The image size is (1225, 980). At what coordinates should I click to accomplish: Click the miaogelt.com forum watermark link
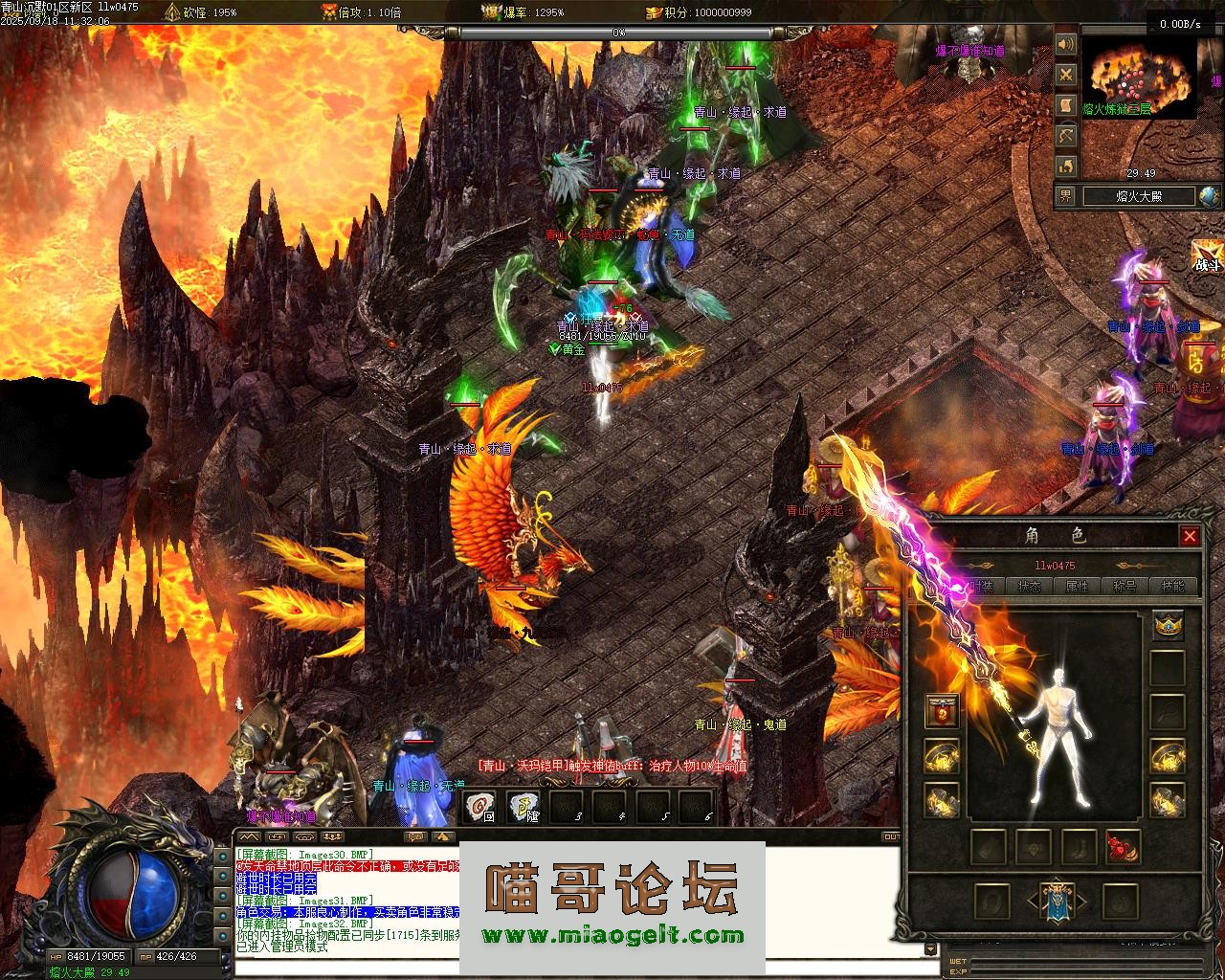[x=612, y=935]
